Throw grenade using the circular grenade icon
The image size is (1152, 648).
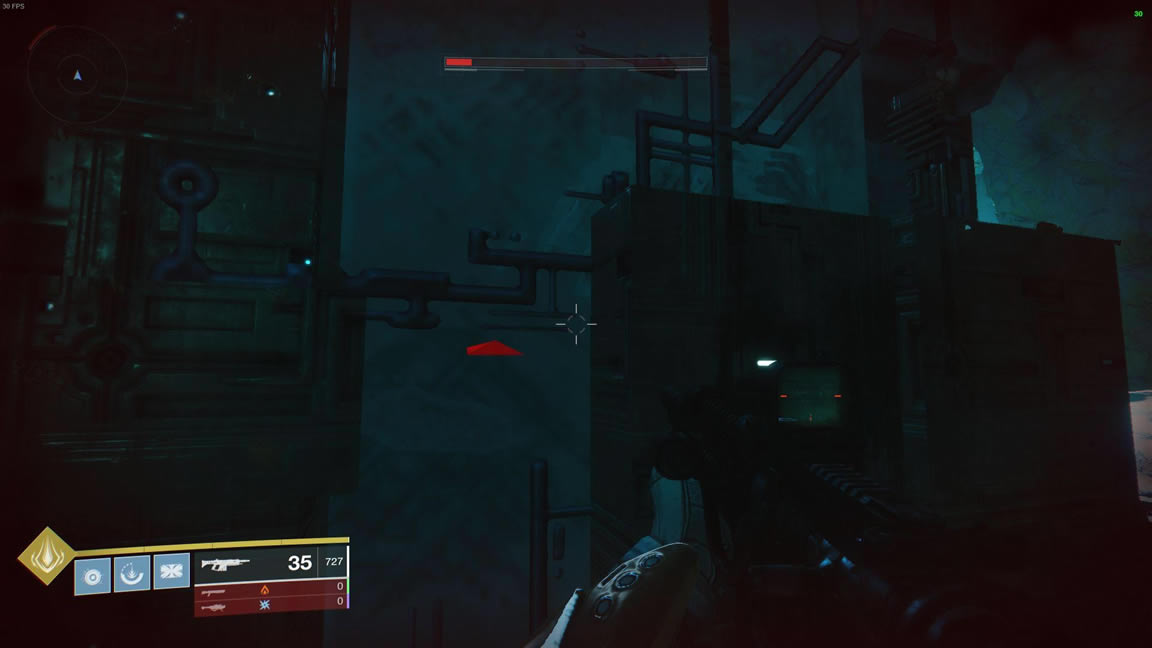coord(92,576)
